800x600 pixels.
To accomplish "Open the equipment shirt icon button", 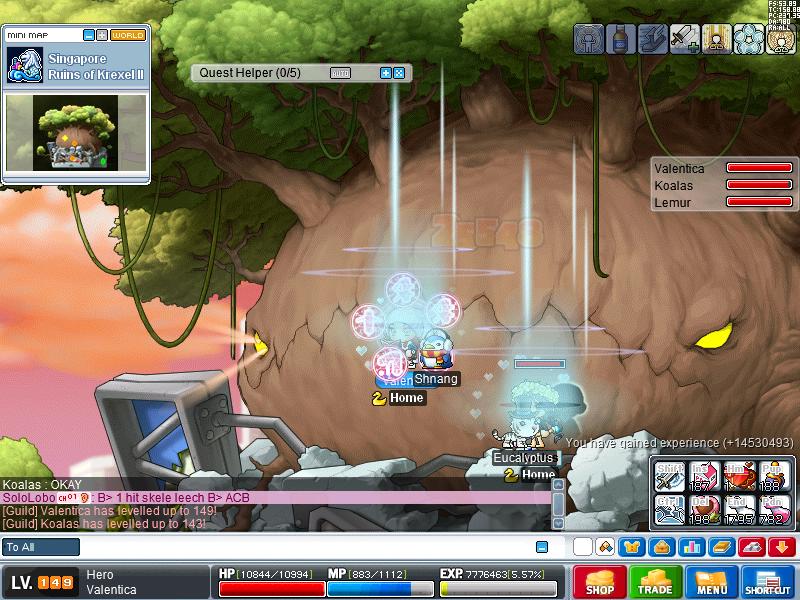I will 632,547.
